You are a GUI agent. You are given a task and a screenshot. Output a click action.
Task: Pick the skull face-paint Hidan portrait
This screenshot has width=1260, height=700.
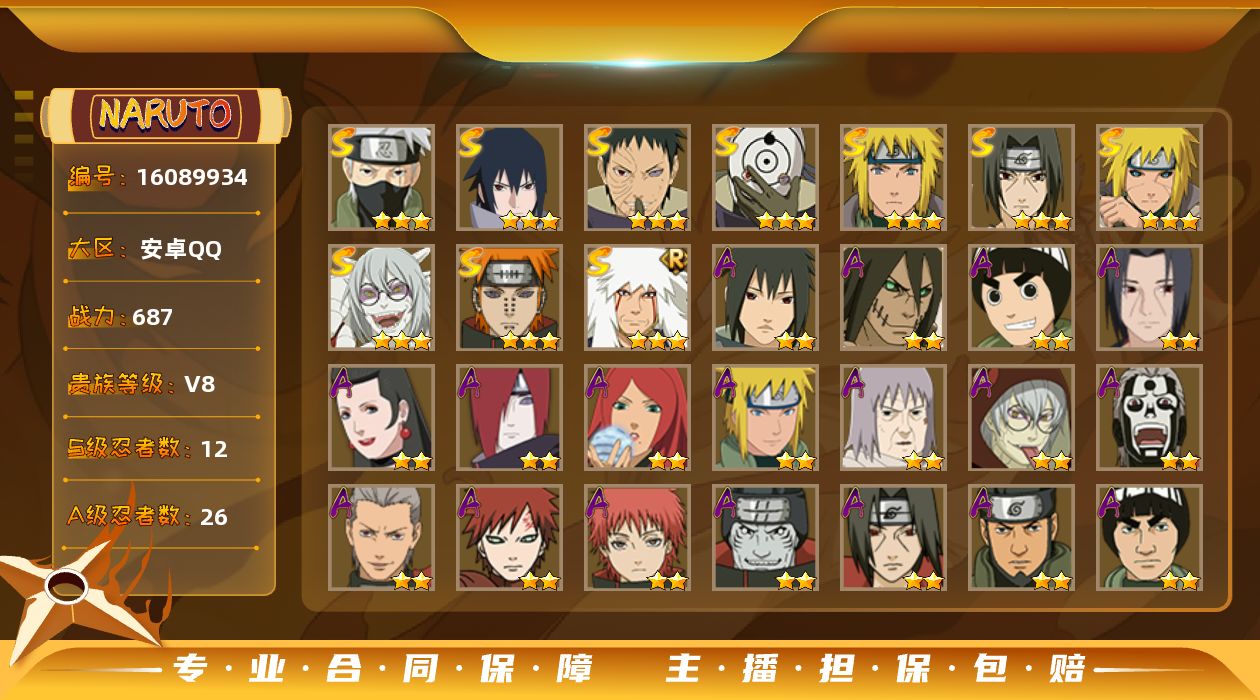(x=1149, y=417)
